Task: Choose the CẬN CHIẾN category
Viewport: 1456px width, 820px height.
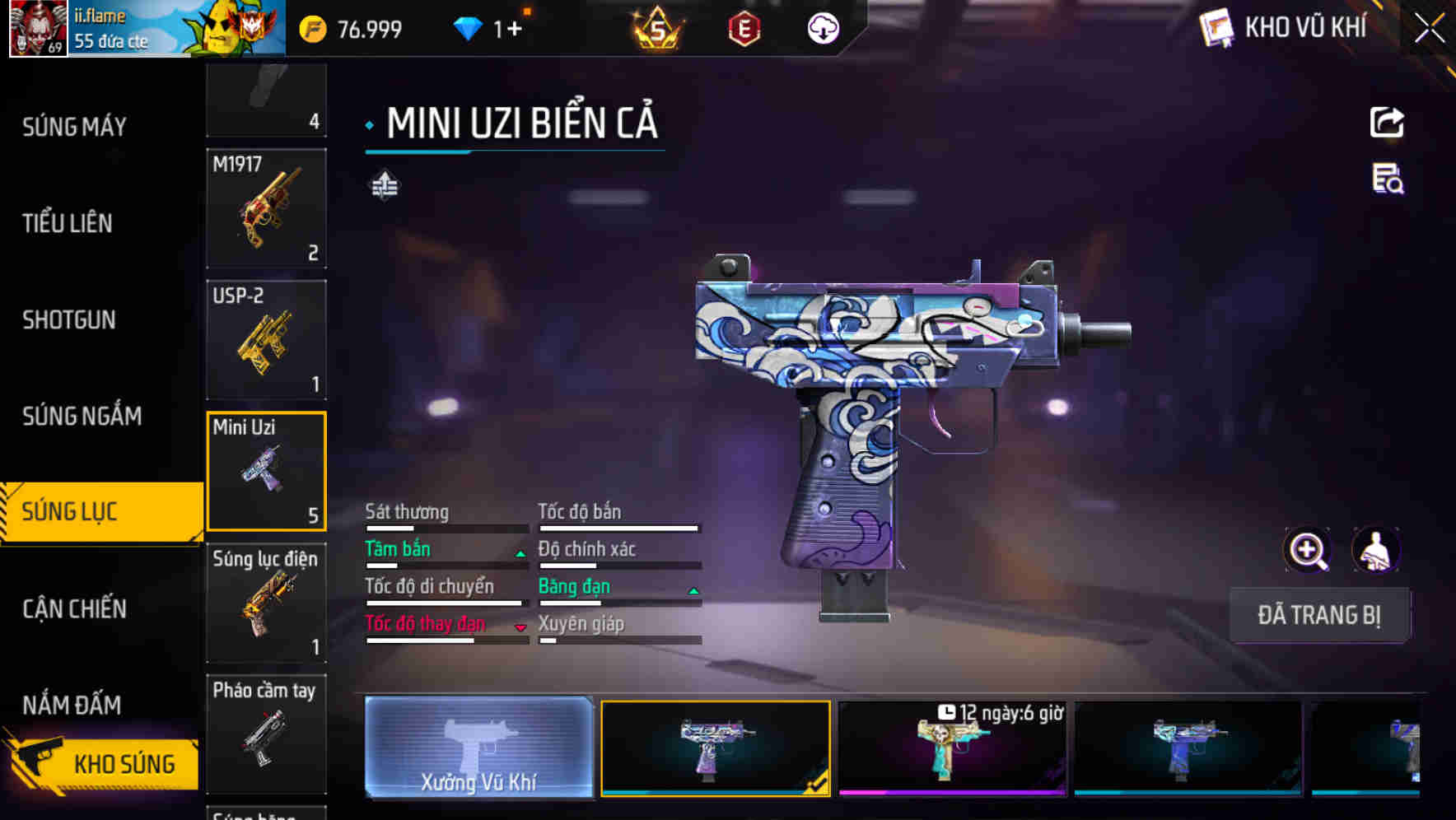Action: pos(74,608)
